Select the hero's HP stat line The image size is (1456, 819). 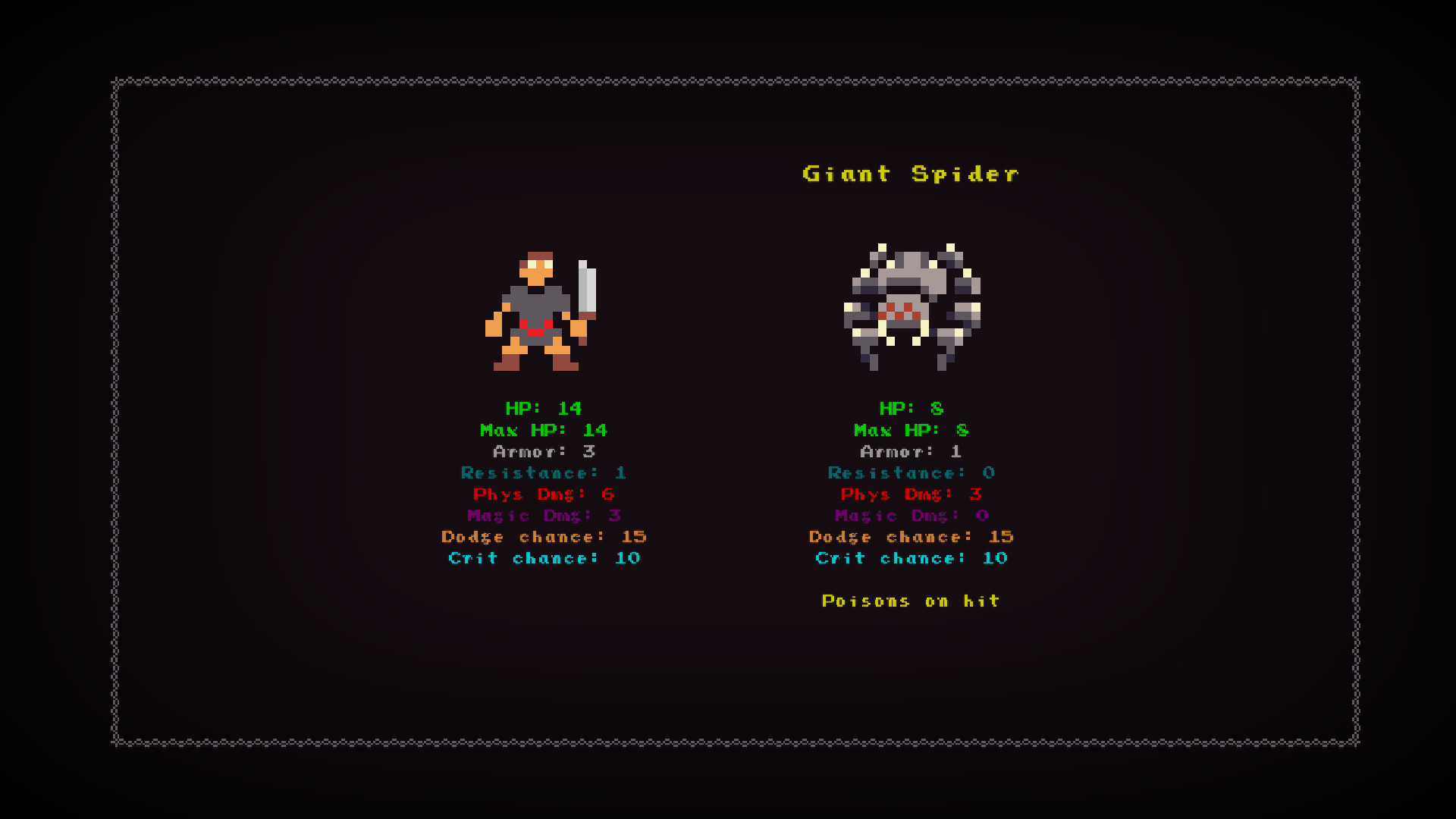(544, 408)
